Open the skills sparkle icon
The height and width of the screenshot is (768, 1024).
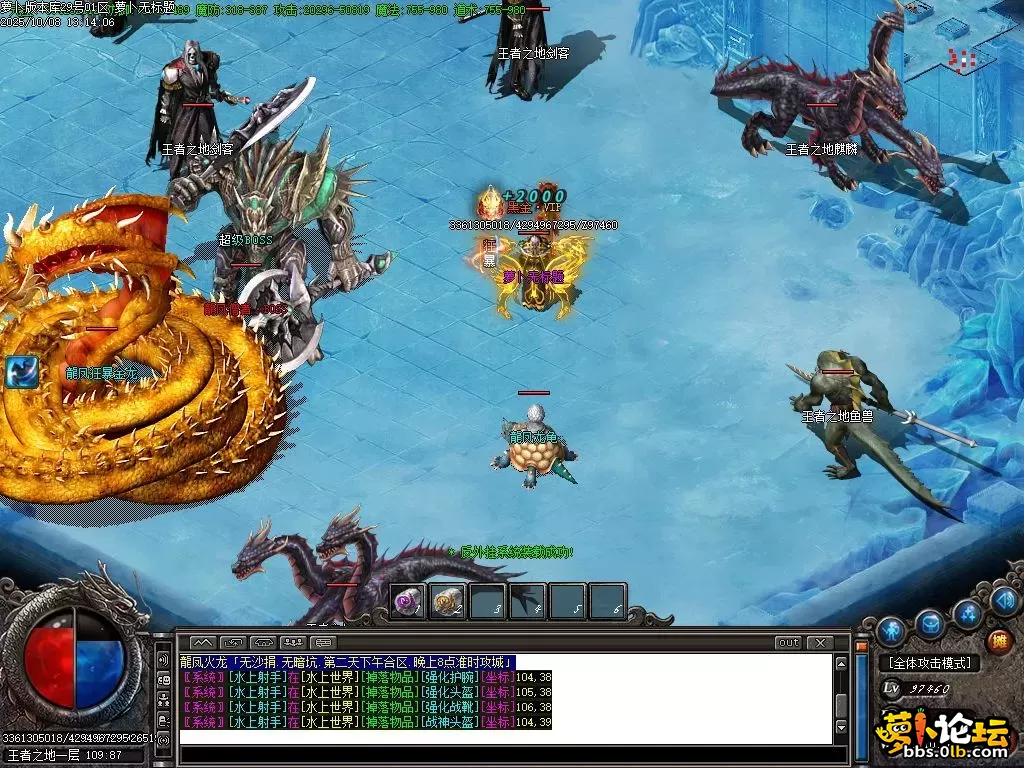click(x=967, y=613)
